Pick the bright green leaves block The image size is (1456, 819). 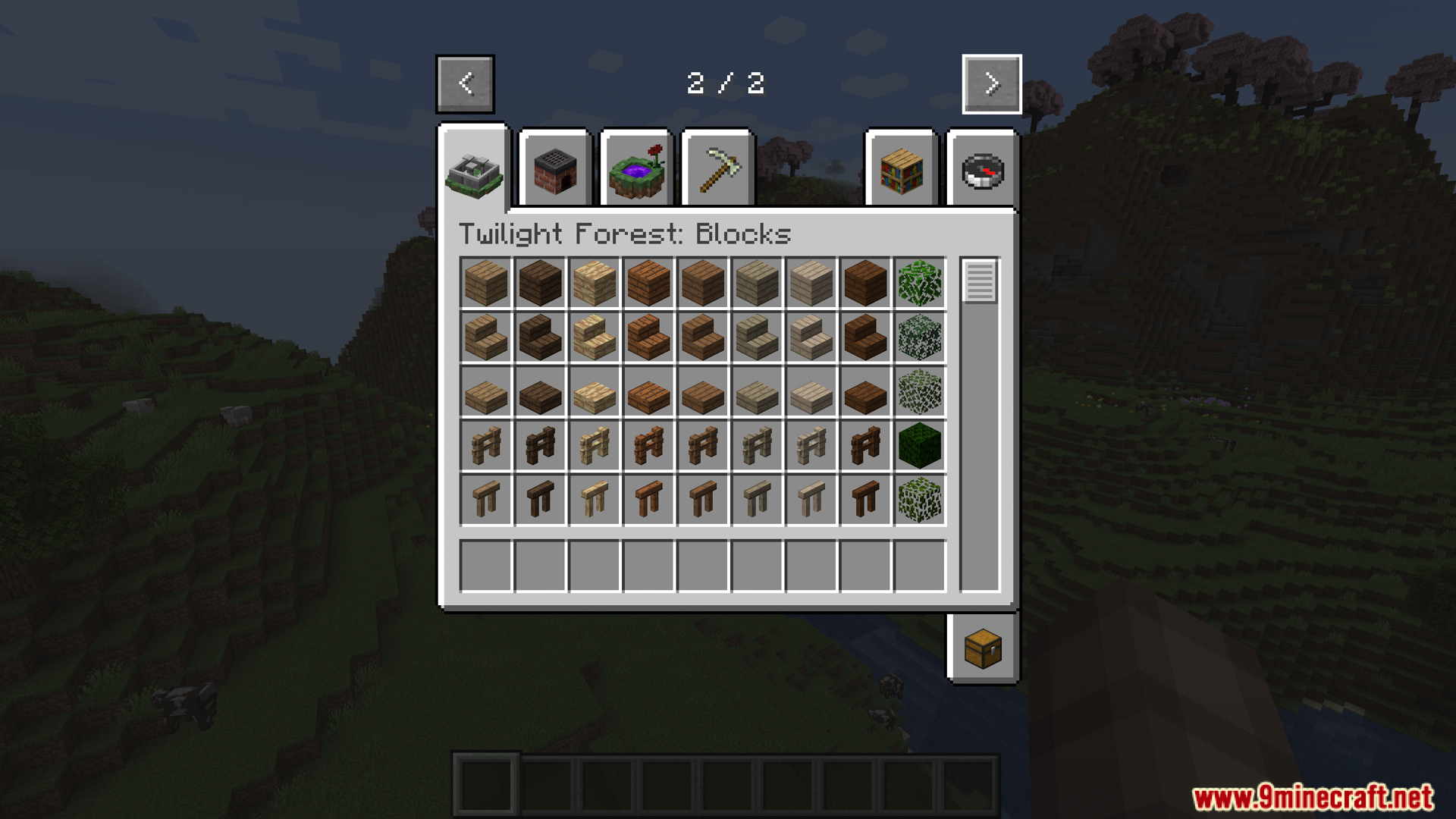pyautogui.click(x=919, y=283)
